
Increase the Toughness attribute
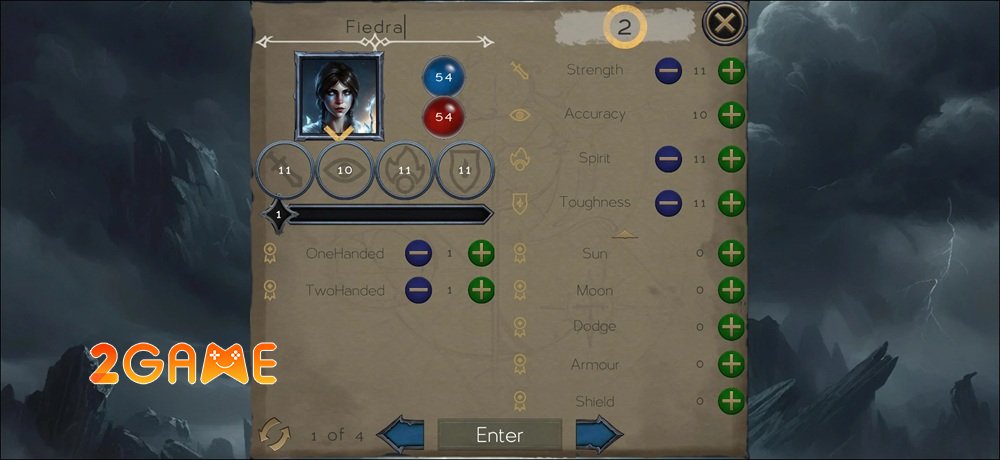(x=732, y=203)
